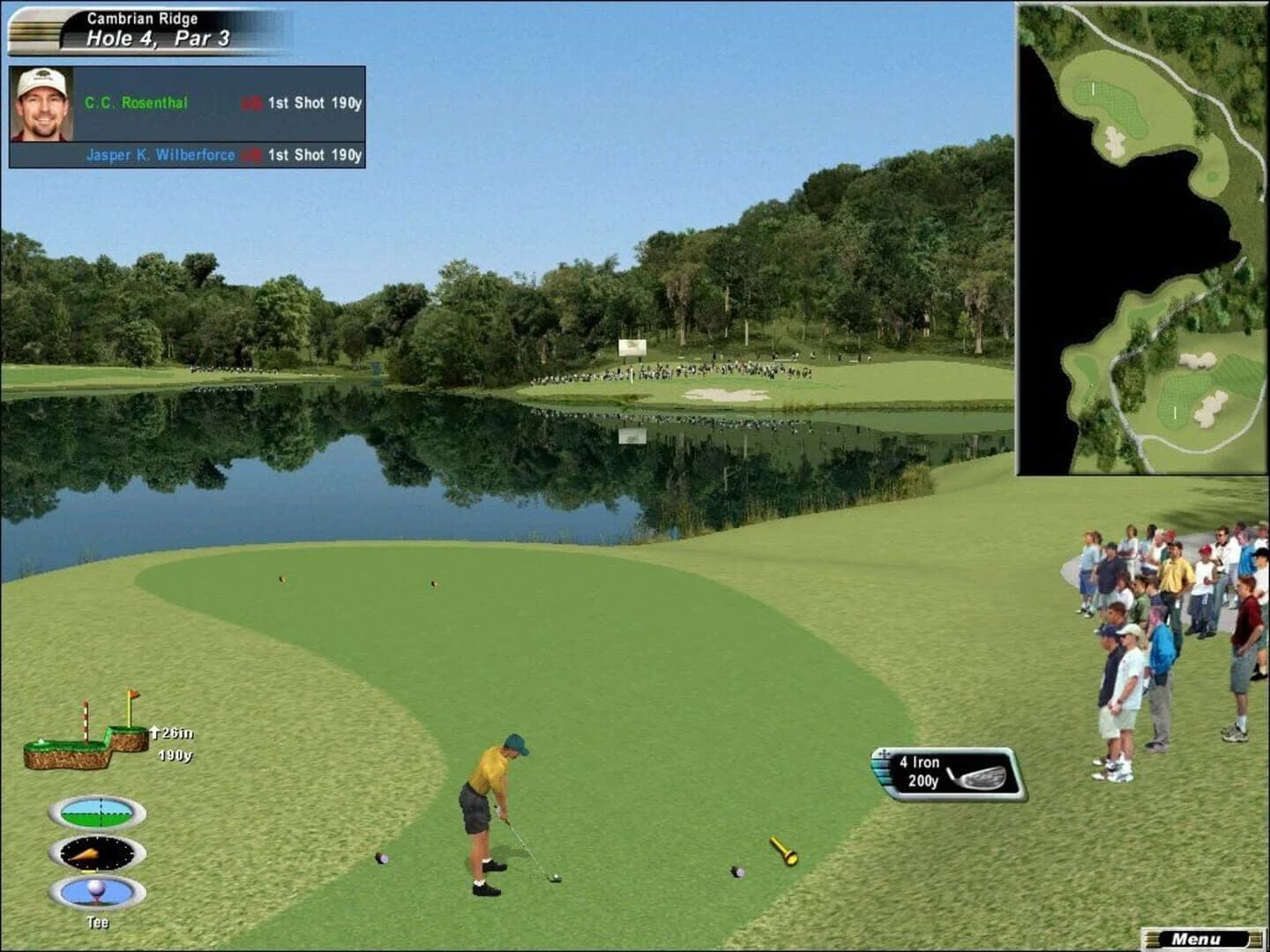Toggle the 190y distance label
1270x952 pixels.
(x=176, y=755)
